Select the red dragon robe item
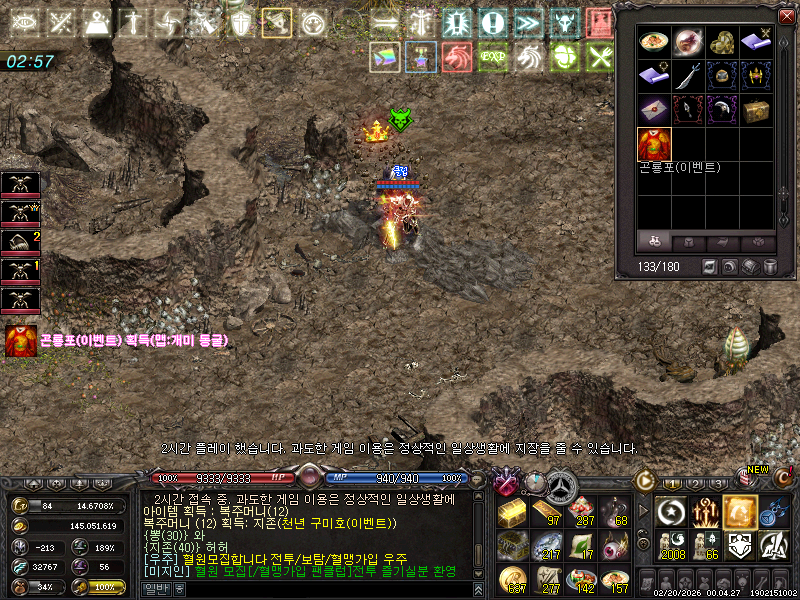 pos(655,144)
